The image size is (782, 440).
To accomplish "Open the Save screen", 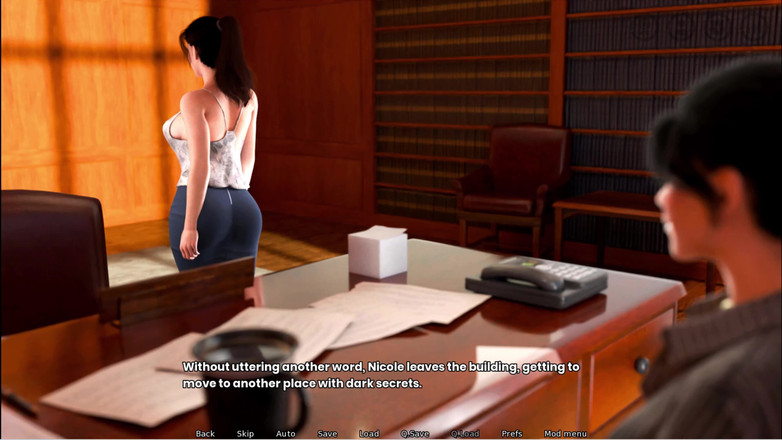I will coord(327,434).
